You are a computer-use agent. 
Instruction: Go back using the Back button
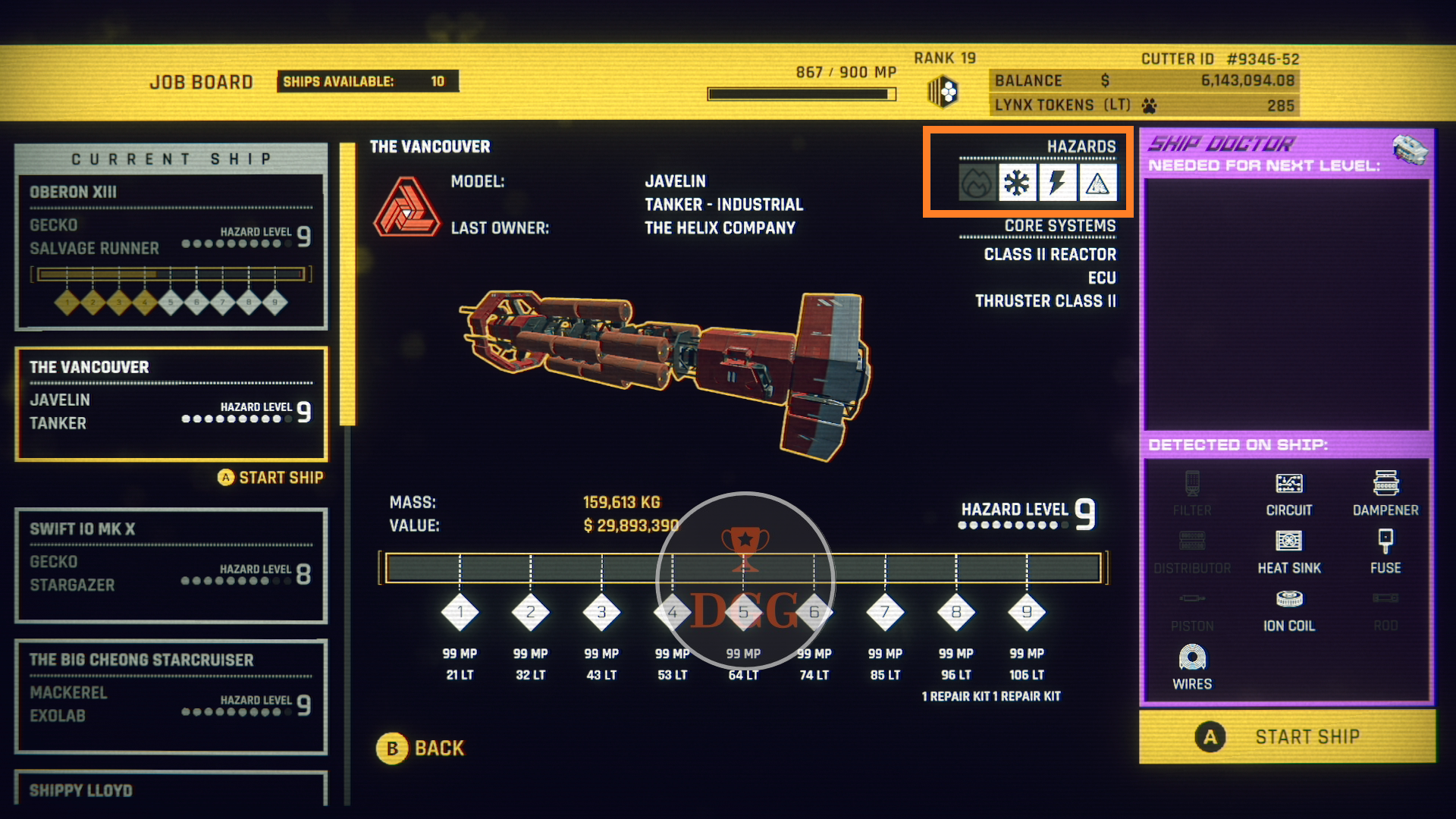421,748
